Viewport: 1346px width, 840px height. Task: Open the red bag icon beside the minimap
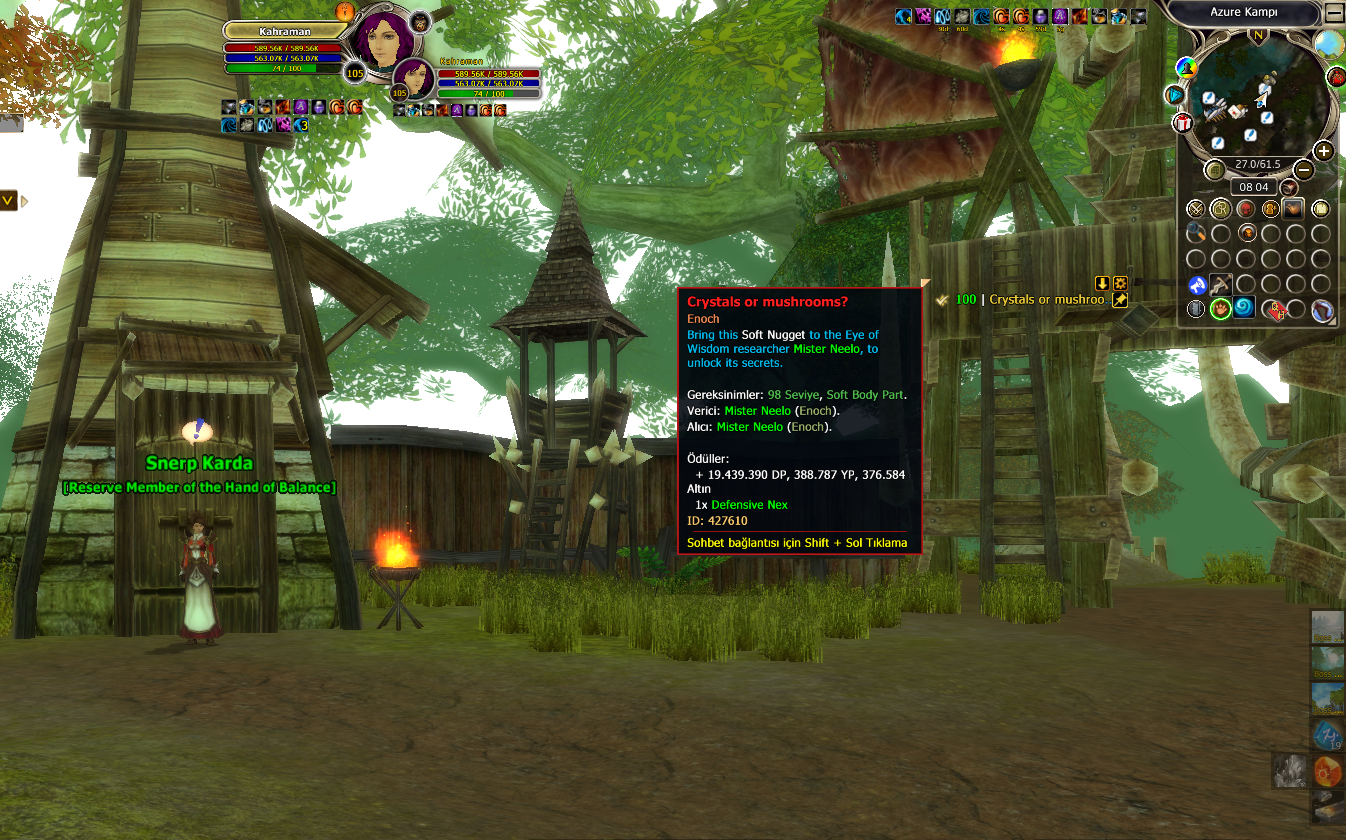[1336, 77]
